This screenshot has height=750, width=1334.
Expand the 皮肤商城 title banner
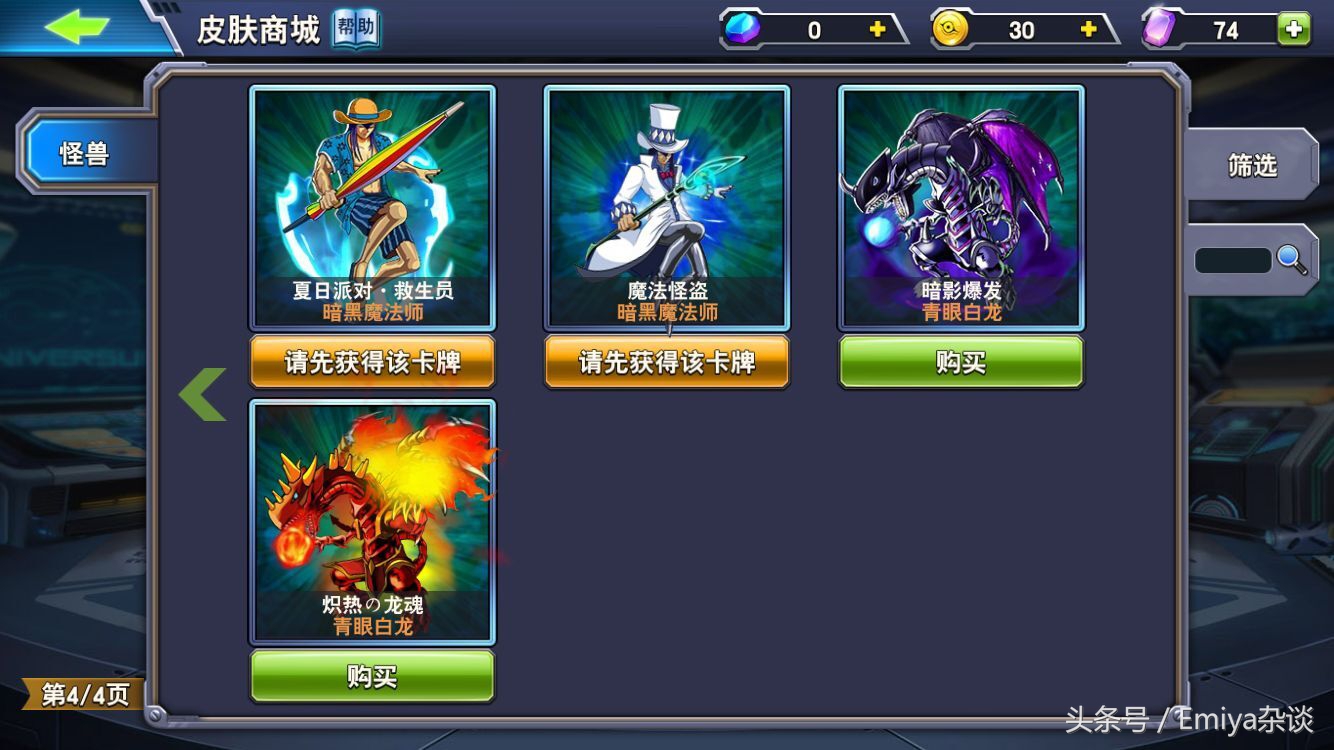point(254,27)
